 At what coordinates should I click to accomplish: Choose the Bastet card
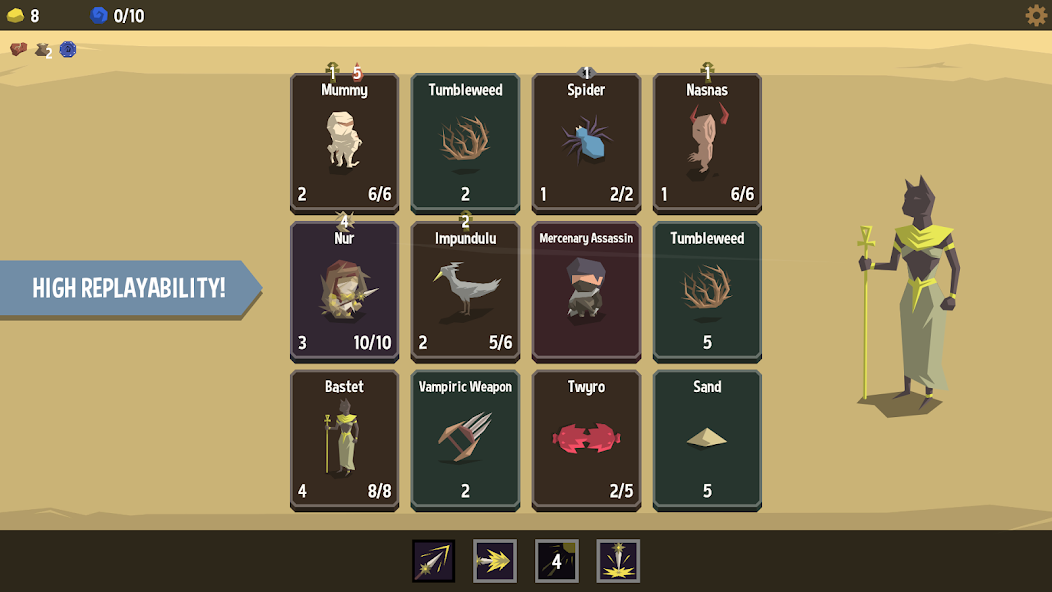344,440
